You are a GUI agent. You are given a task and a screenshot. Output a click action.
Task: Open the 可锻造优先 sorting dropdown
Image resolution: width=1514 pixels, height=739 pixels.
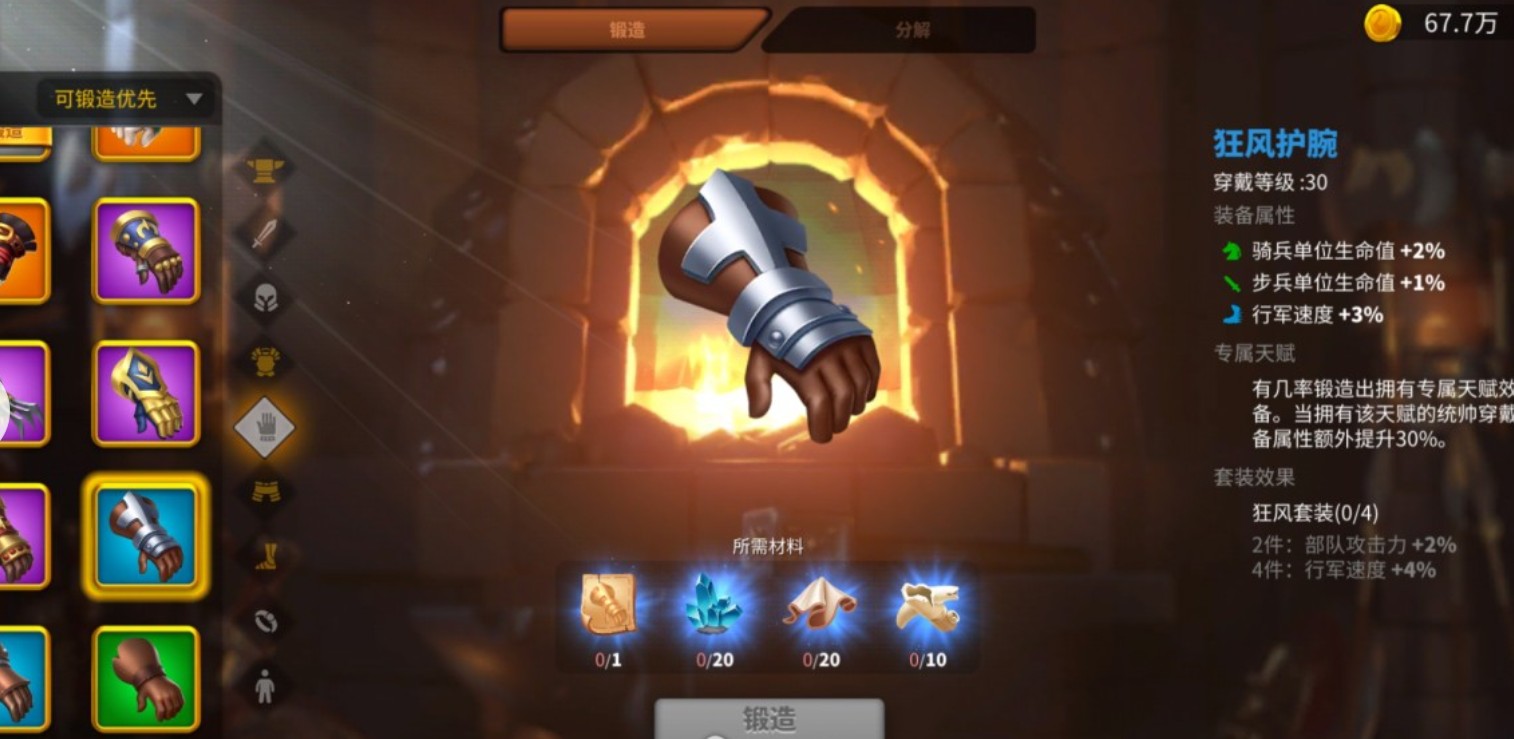[120, 99]
